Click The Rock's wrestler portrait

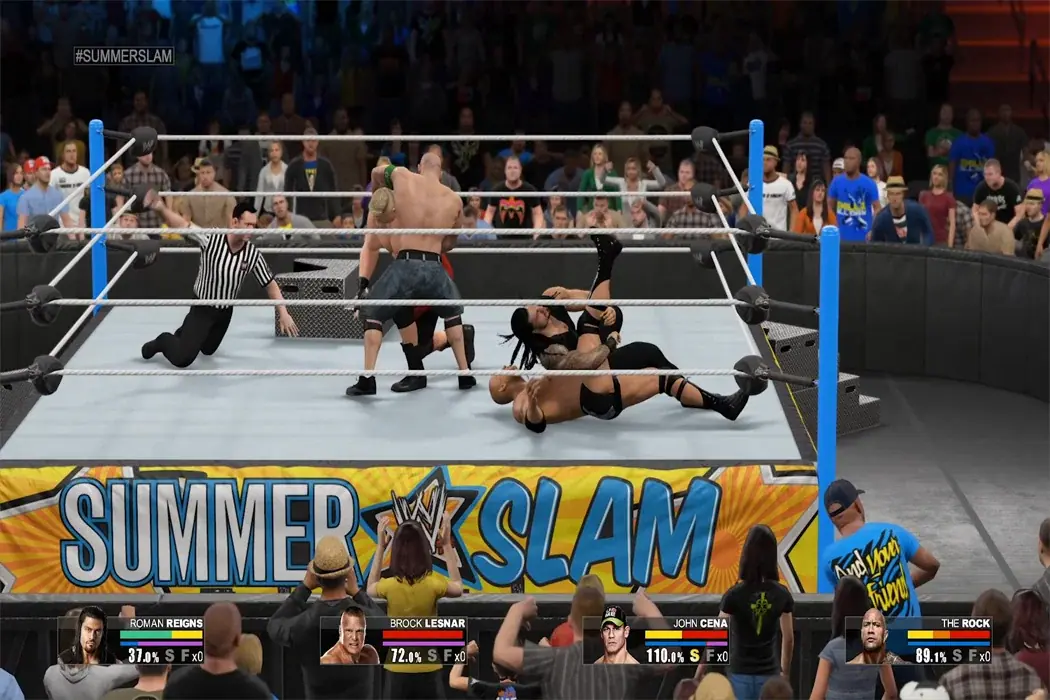[875, 640]
